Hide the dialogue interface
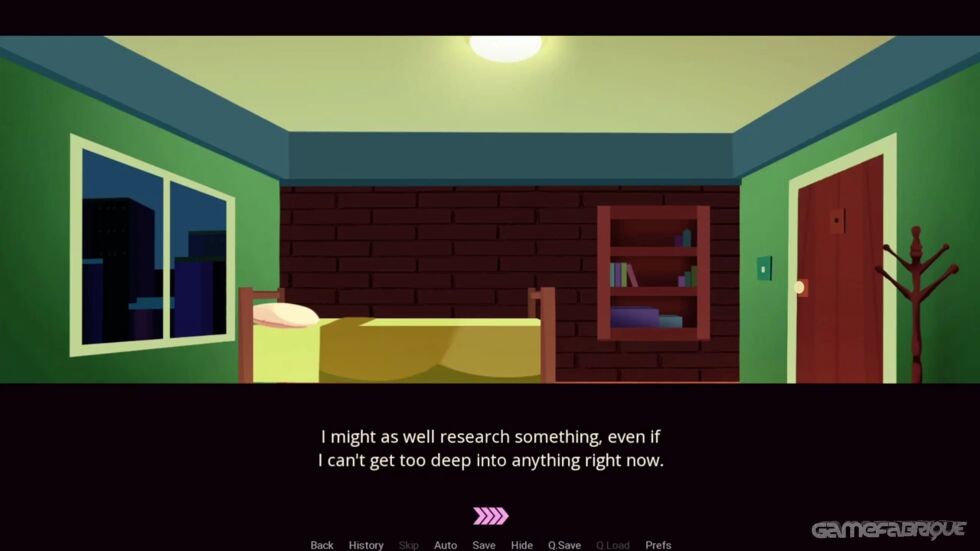 522,545
